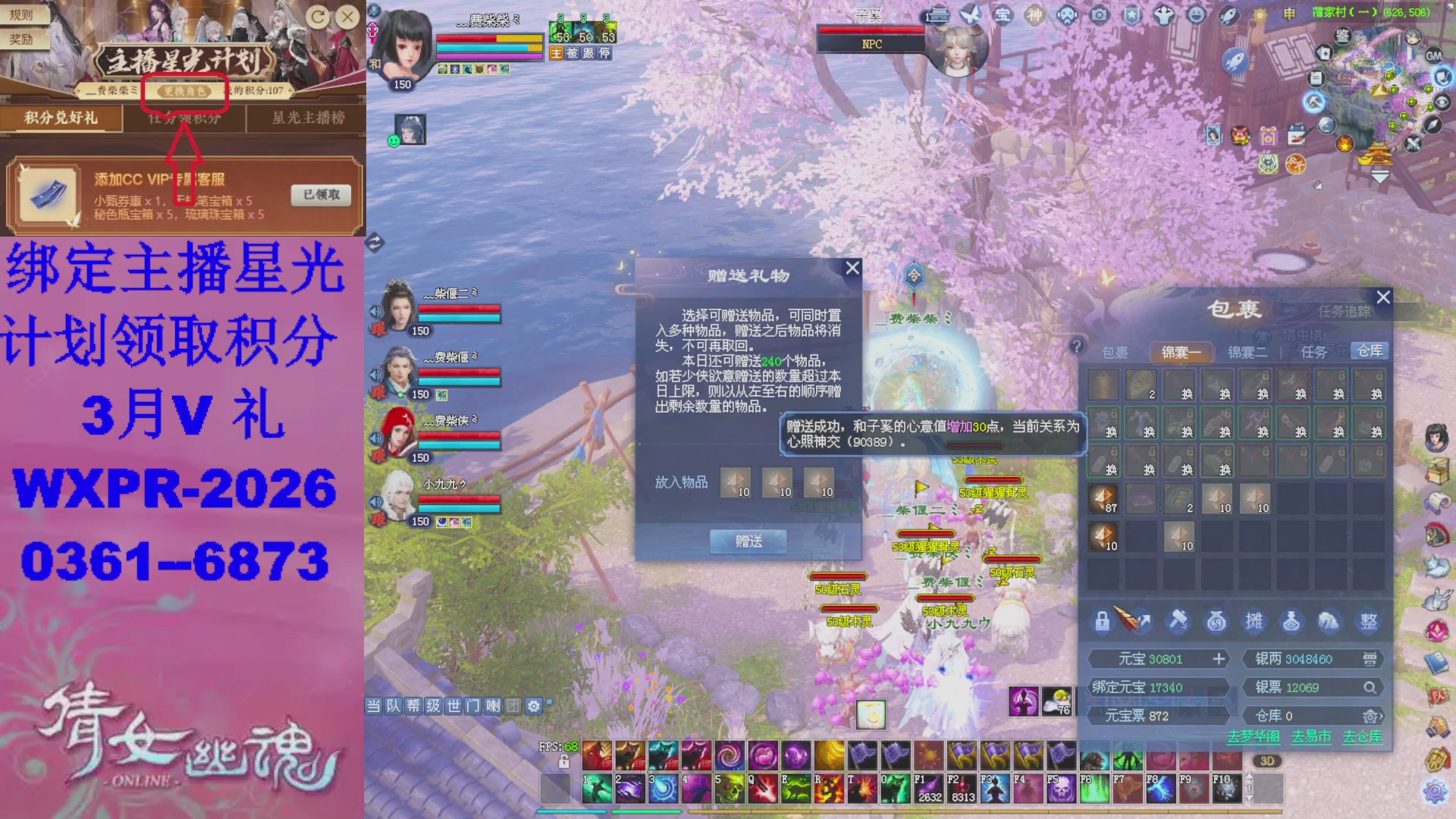
Task: Sort the inventory with the 整 icon
Action: [1367, 621]
